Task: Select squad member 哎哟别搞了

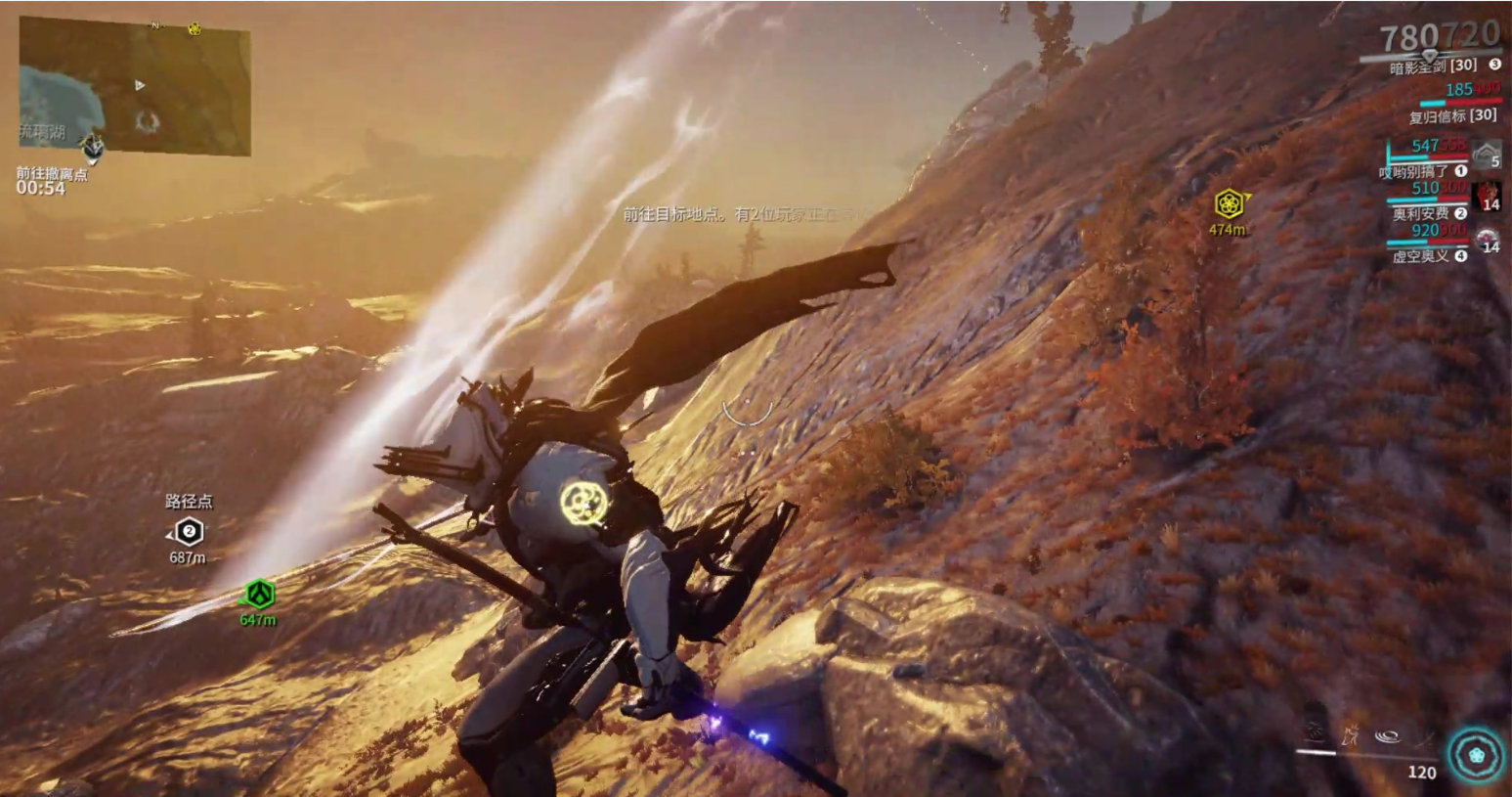Action: pyautogui.click(x=1414, y=172)
